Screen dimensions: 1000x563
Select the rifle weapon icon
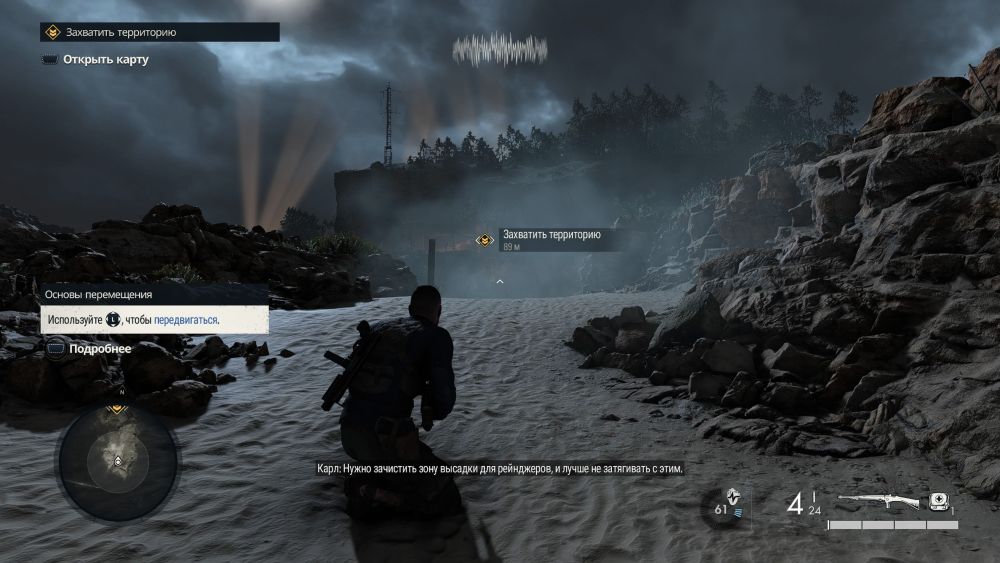(878, 500)
